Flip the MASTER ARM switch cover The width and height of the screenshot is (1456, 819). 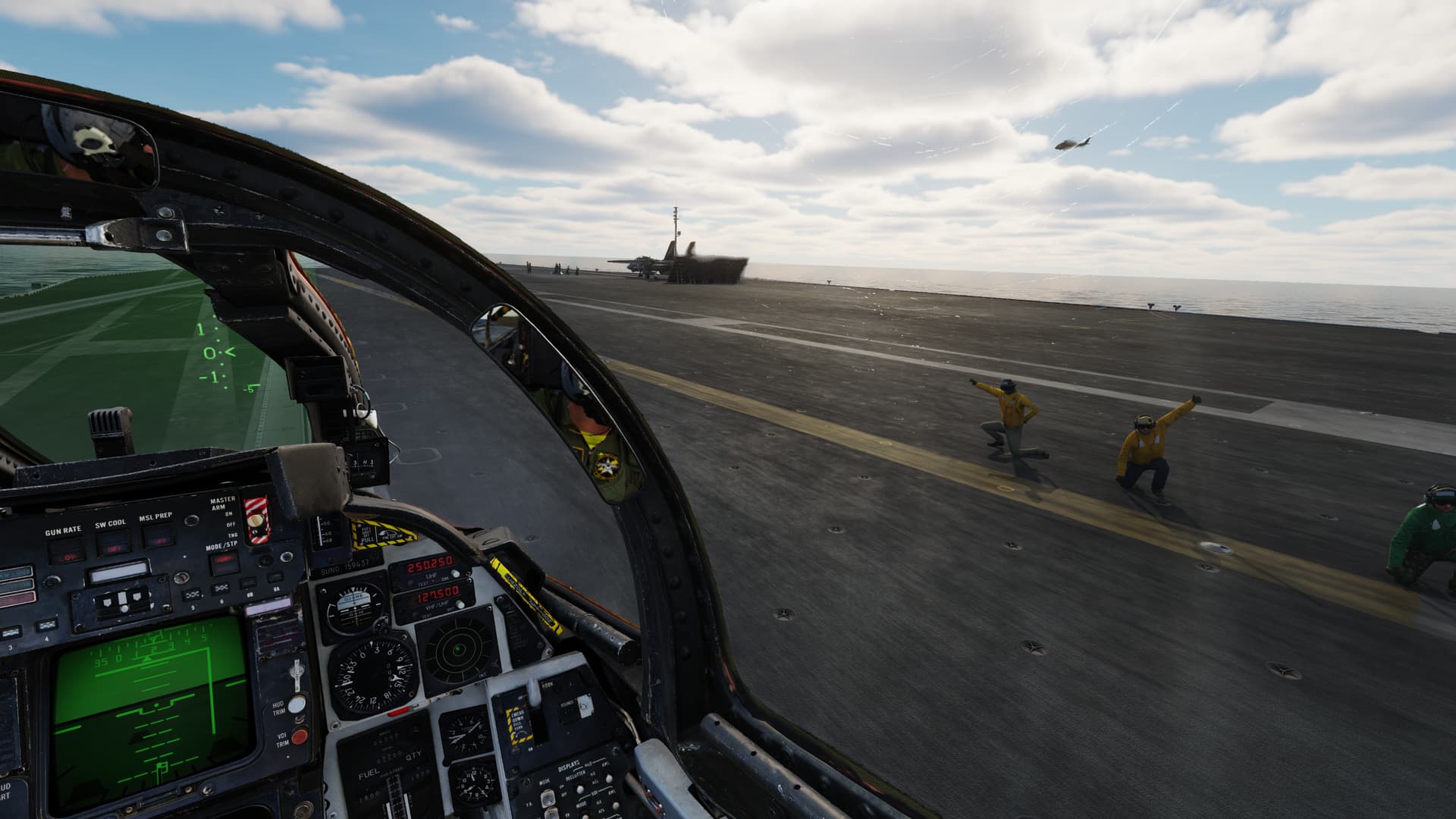256,517
